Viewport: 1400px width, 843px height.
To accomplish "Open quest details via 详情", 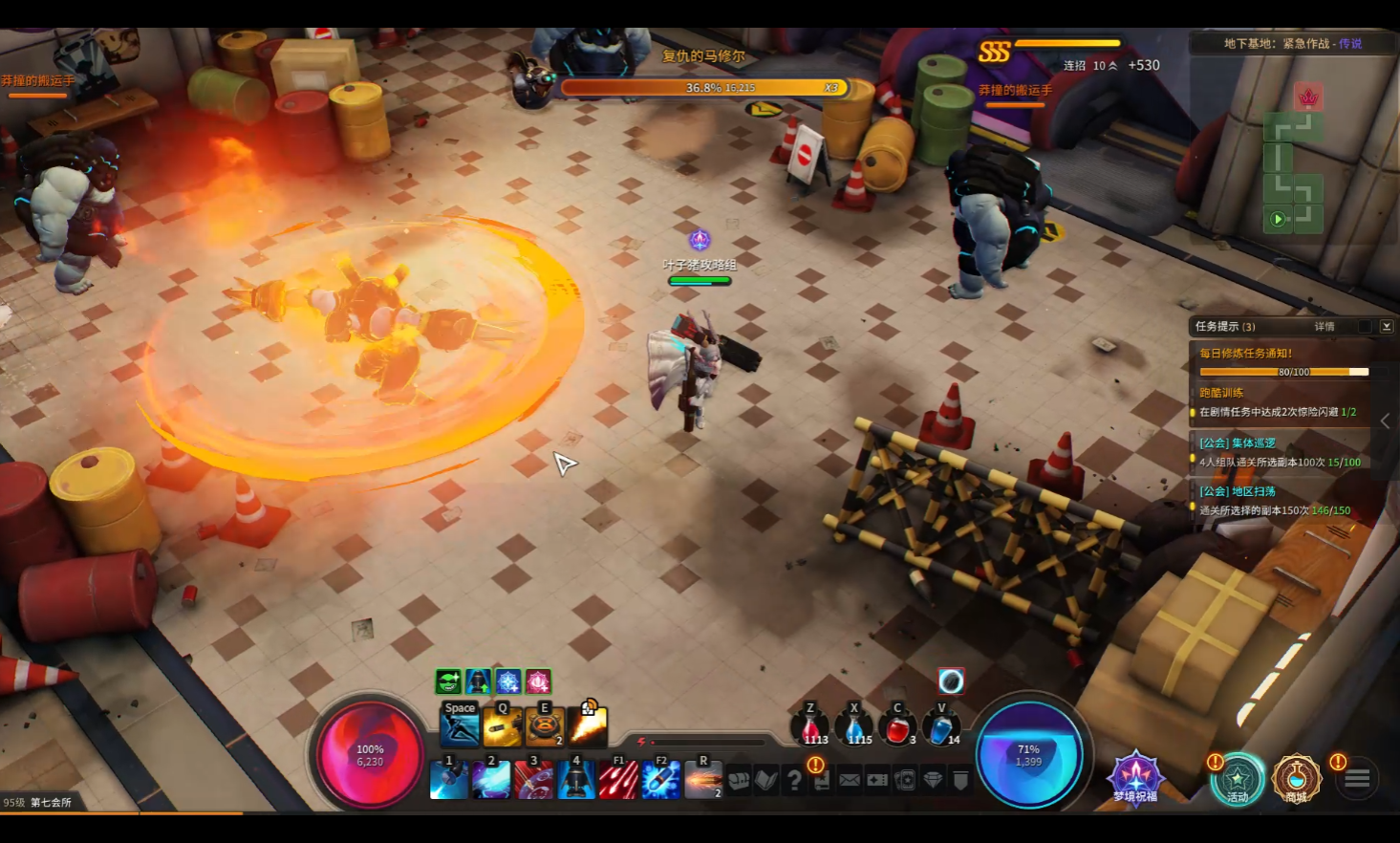I will (1325, 327).
